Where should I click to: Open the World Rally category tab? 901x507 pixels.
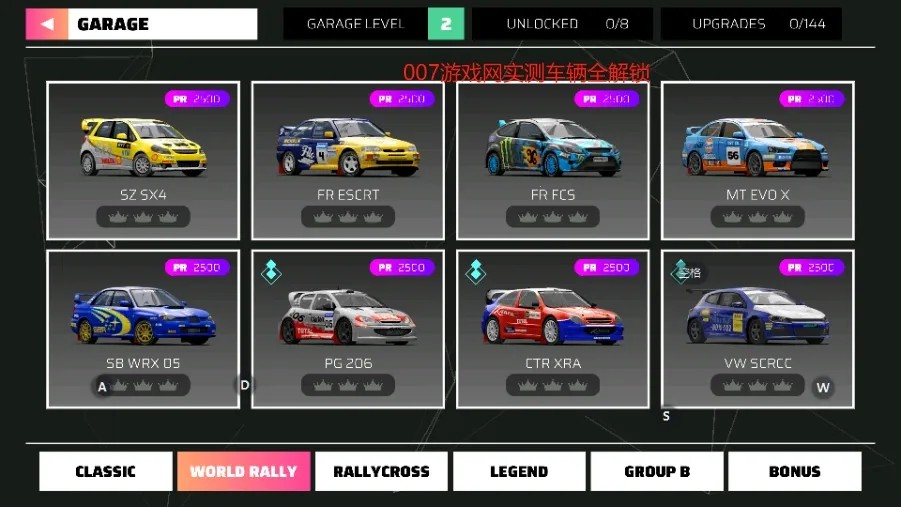pyautogui.click(x=243, y=472)
